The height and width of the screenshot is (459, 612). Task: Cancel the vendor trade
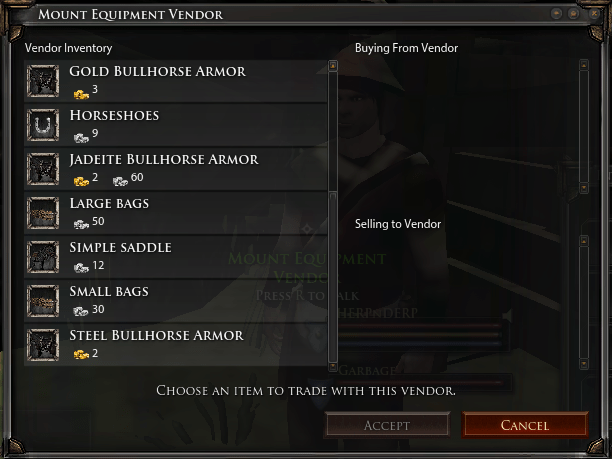tap(524, 425)
